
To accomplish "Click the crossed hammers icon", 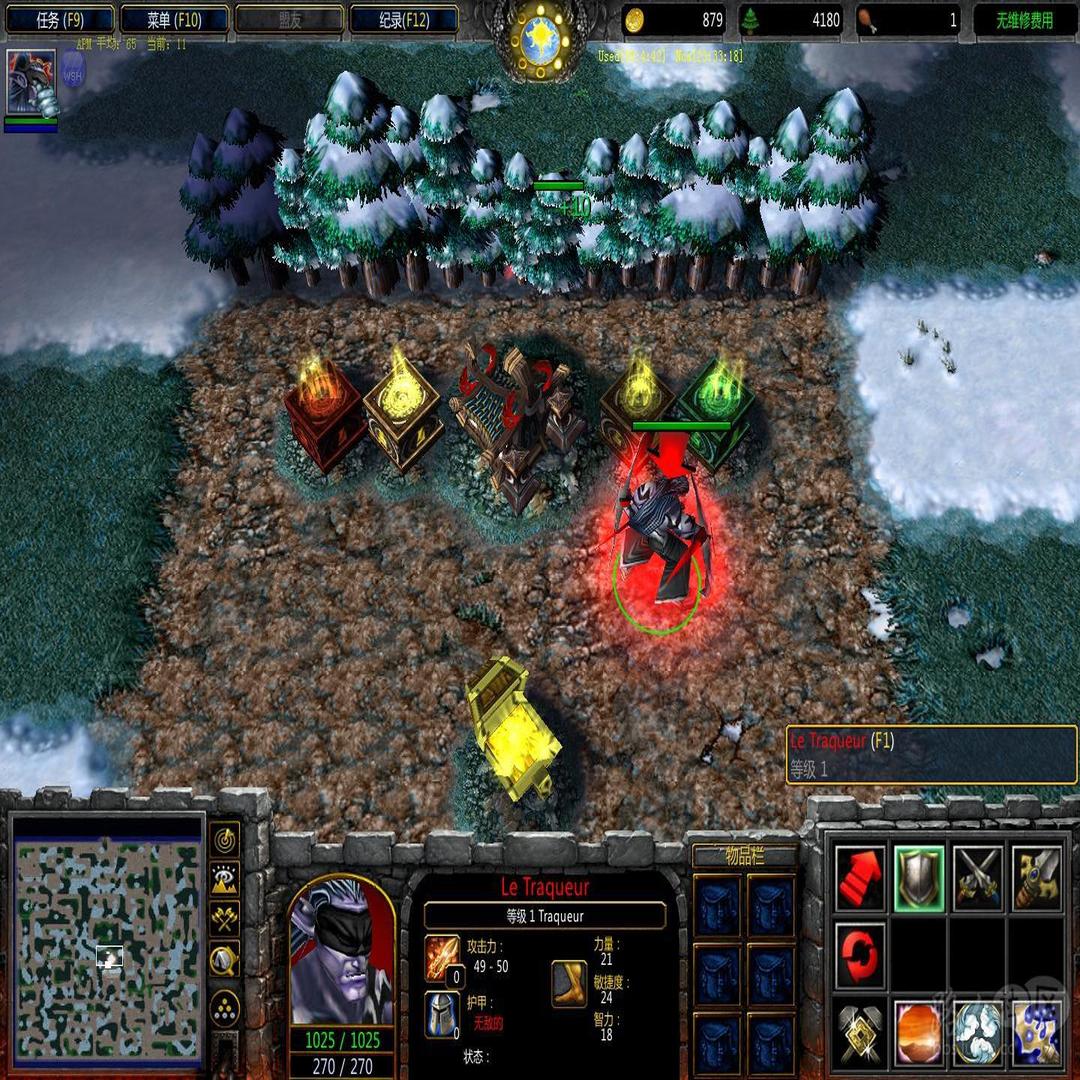I will pyautogui.click(x=860, y=1030).
